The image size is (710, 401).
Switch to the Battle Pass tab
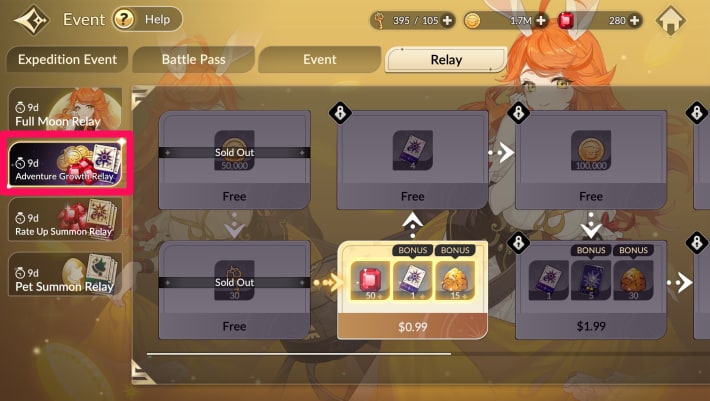pos(192,59)
